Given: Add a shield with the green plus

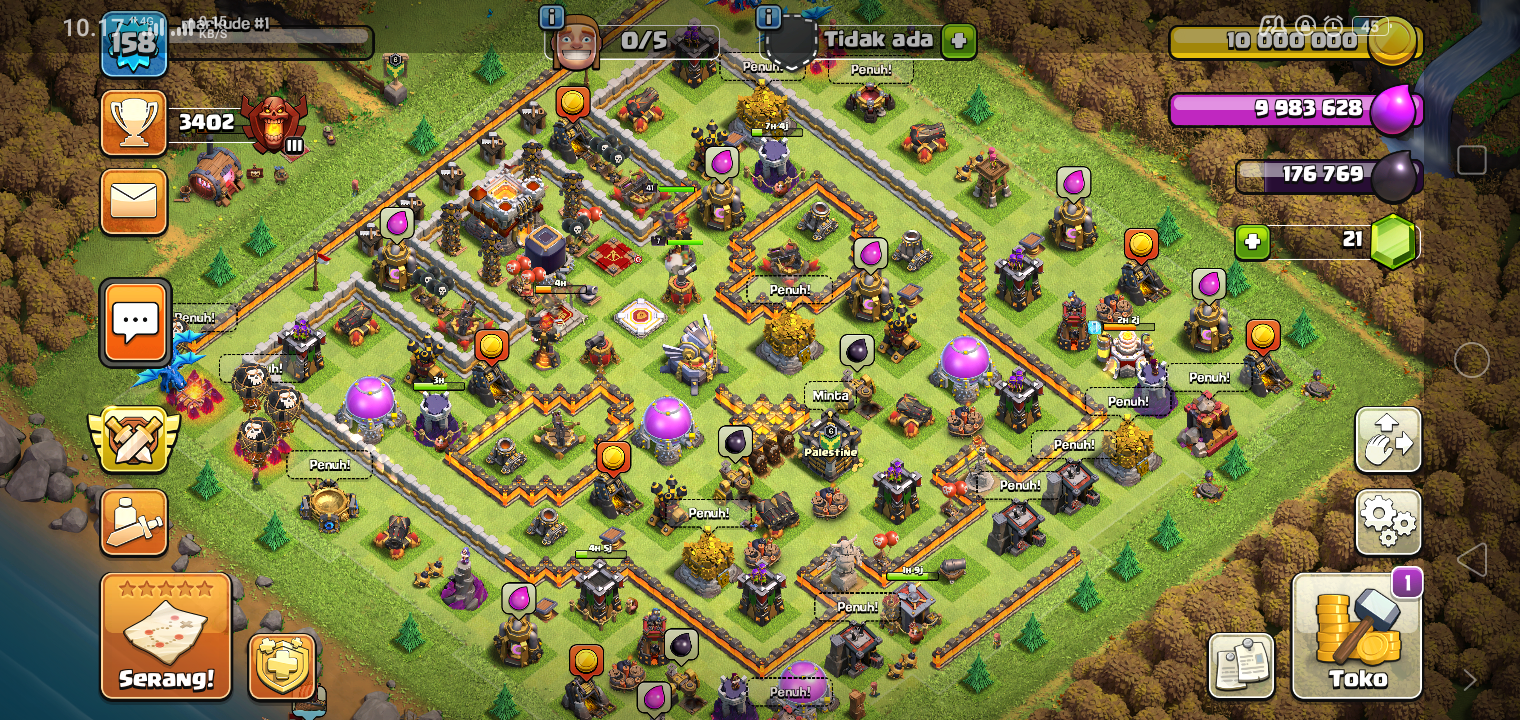Looking at the screenshot, I should [958, 41].
